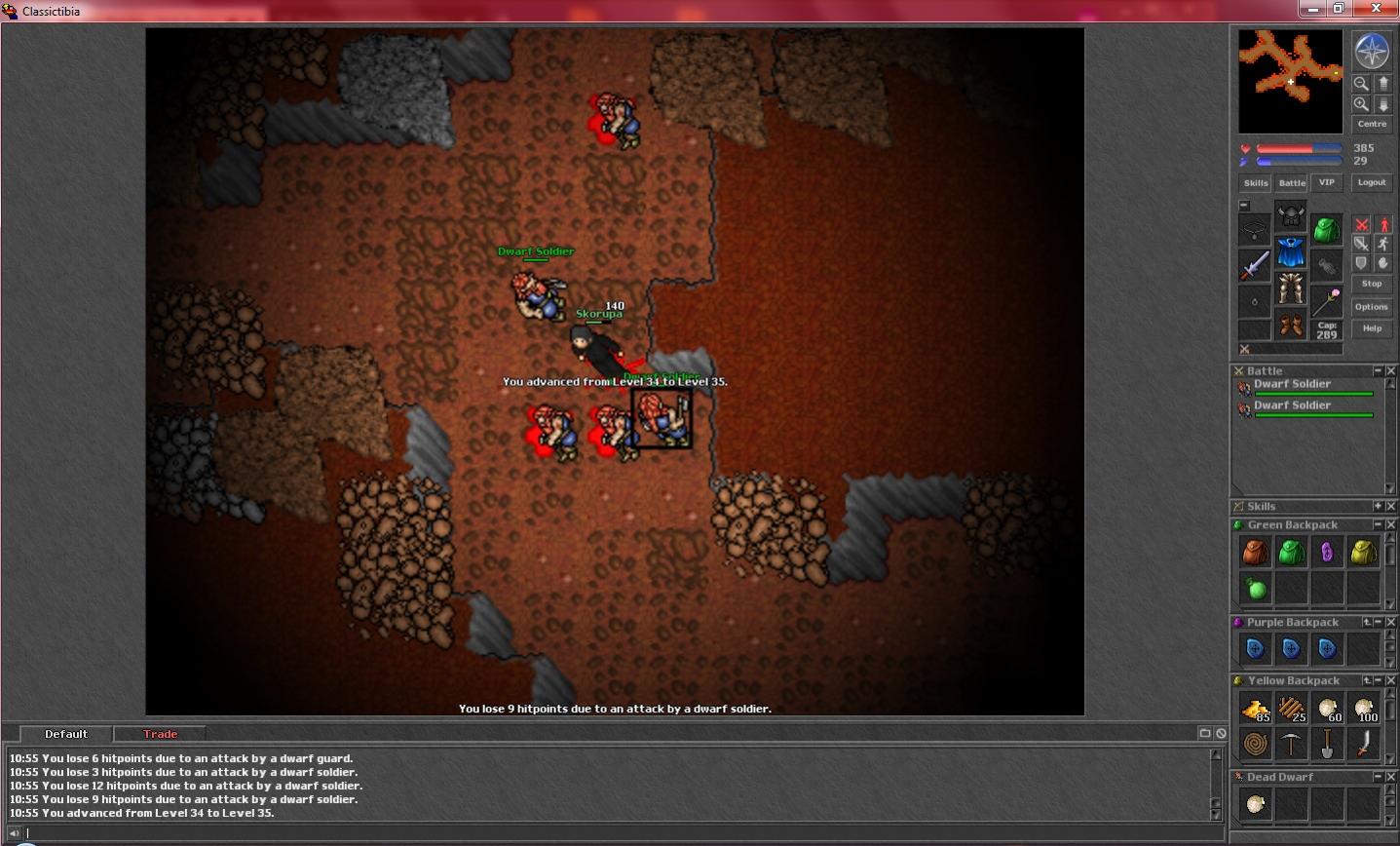This screenshot has width=1400, height=846.
Task: Select the gold coins stack of 85
Action: click(x=1255, y=709)
